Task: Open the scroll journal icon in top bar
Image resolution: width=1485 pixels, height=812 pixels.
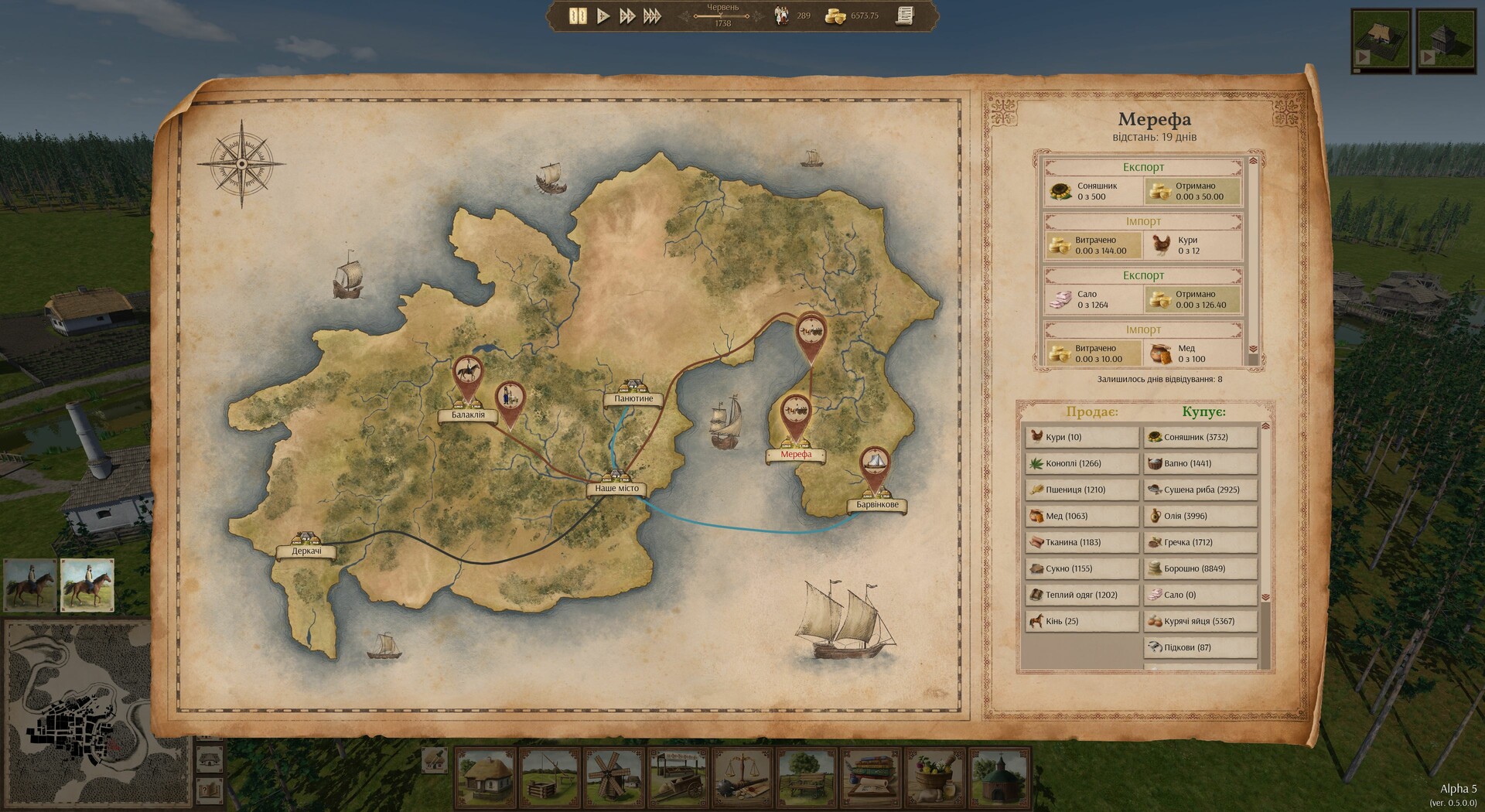Action: pyautogui.click(x=905, y=15)
